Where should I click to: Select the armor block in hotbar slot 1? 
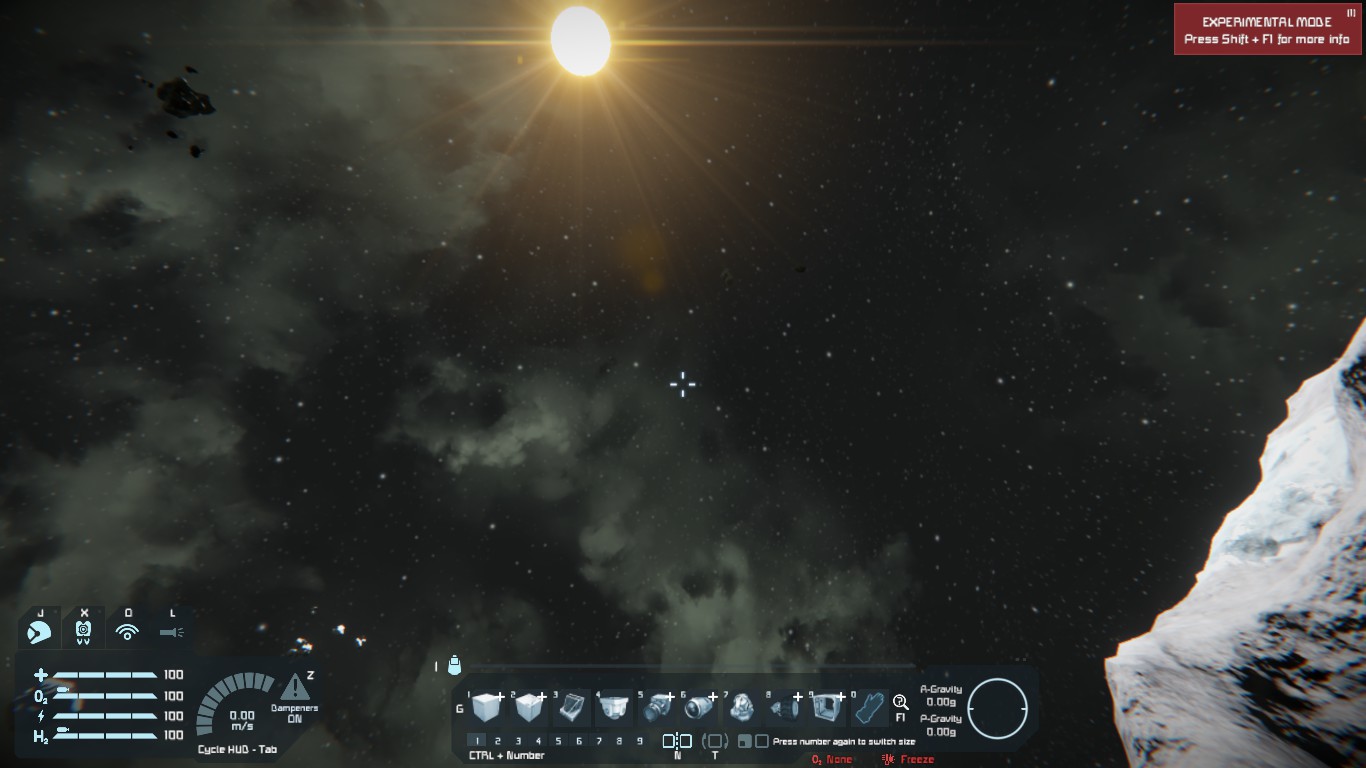485,708
